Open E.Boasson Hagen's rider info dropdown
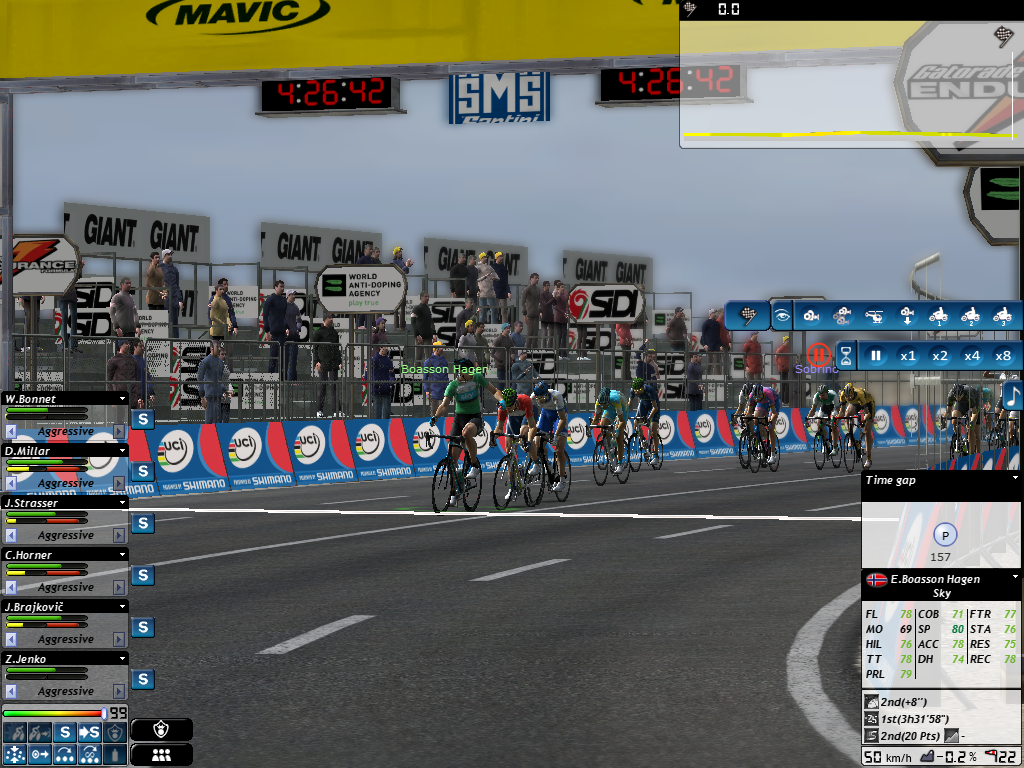The image size is (1024, 768). 1015,578
